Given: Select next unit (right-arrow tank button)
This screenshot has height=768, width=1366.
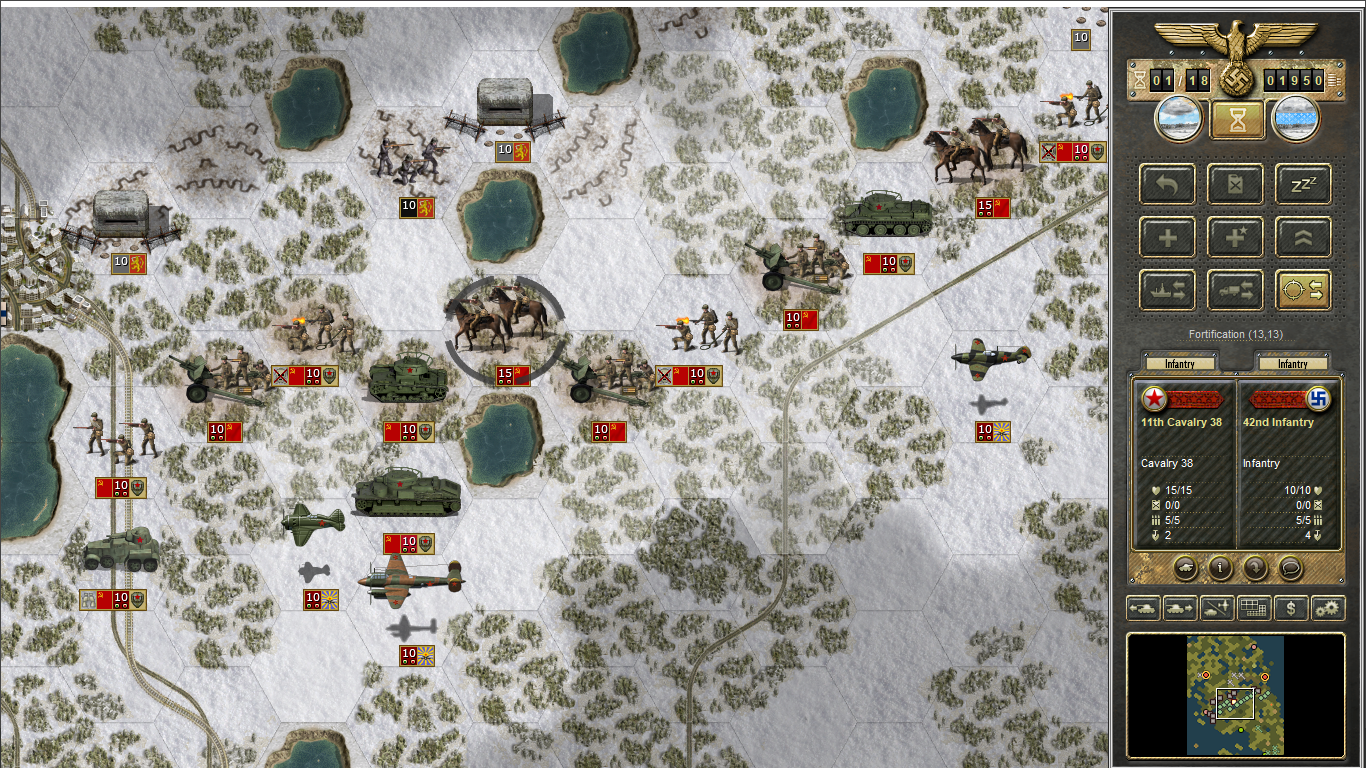Looking at the screenshot, I should [1179, 607].
